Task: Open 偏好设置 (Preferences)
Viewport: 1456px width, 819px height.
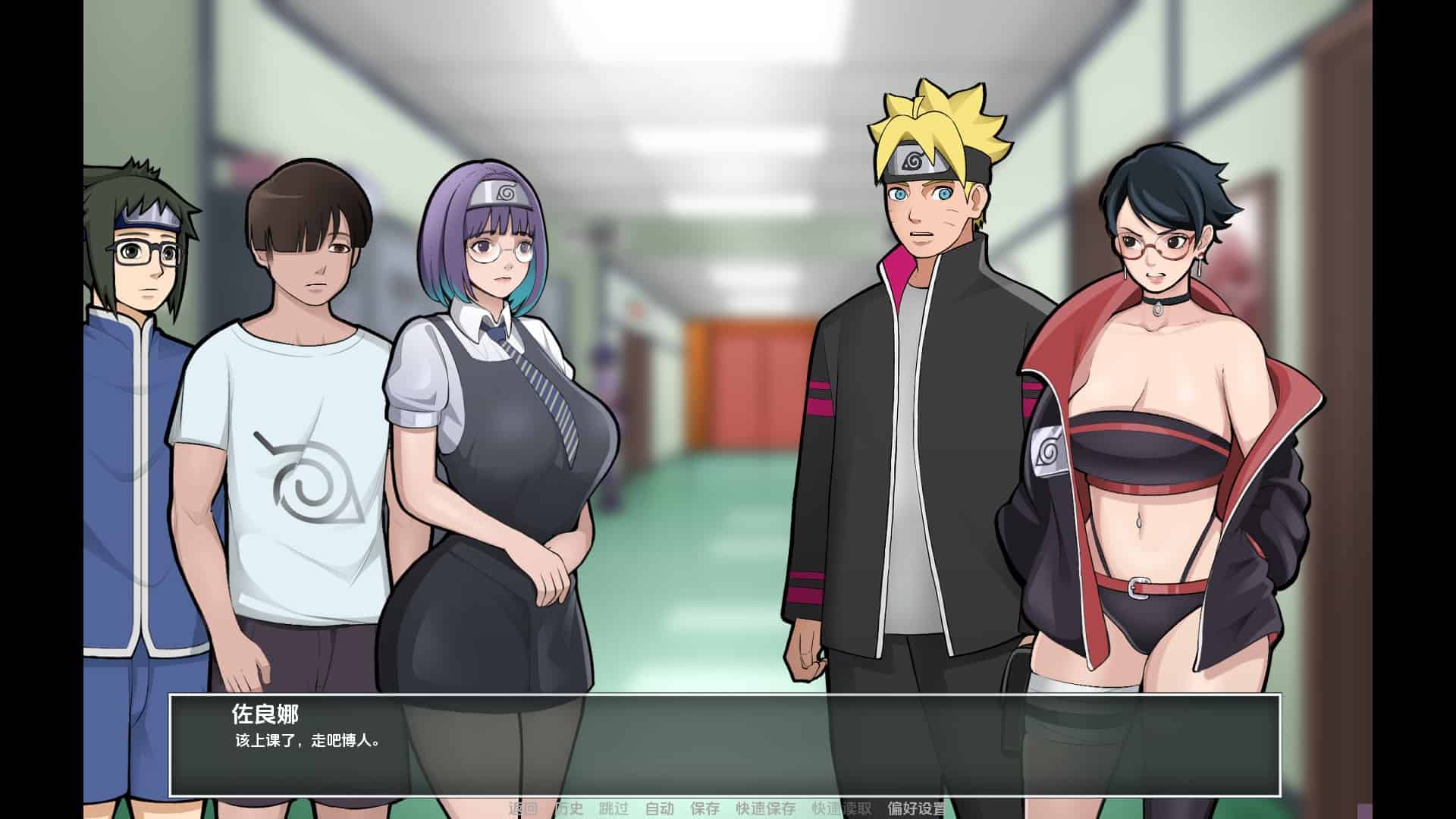Action: [918, 808]
